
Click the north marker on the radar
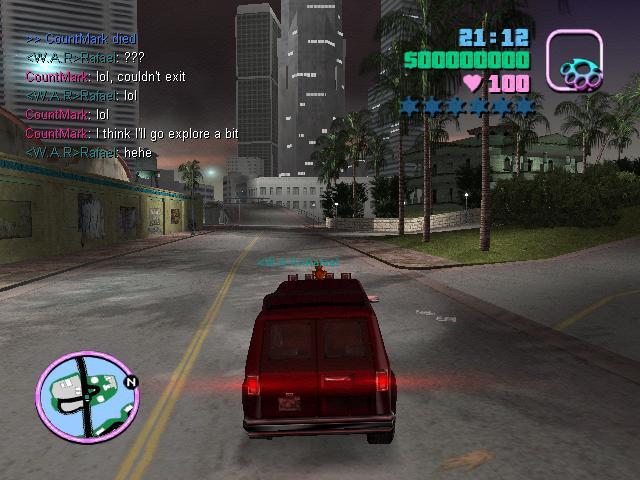[131, 381]
